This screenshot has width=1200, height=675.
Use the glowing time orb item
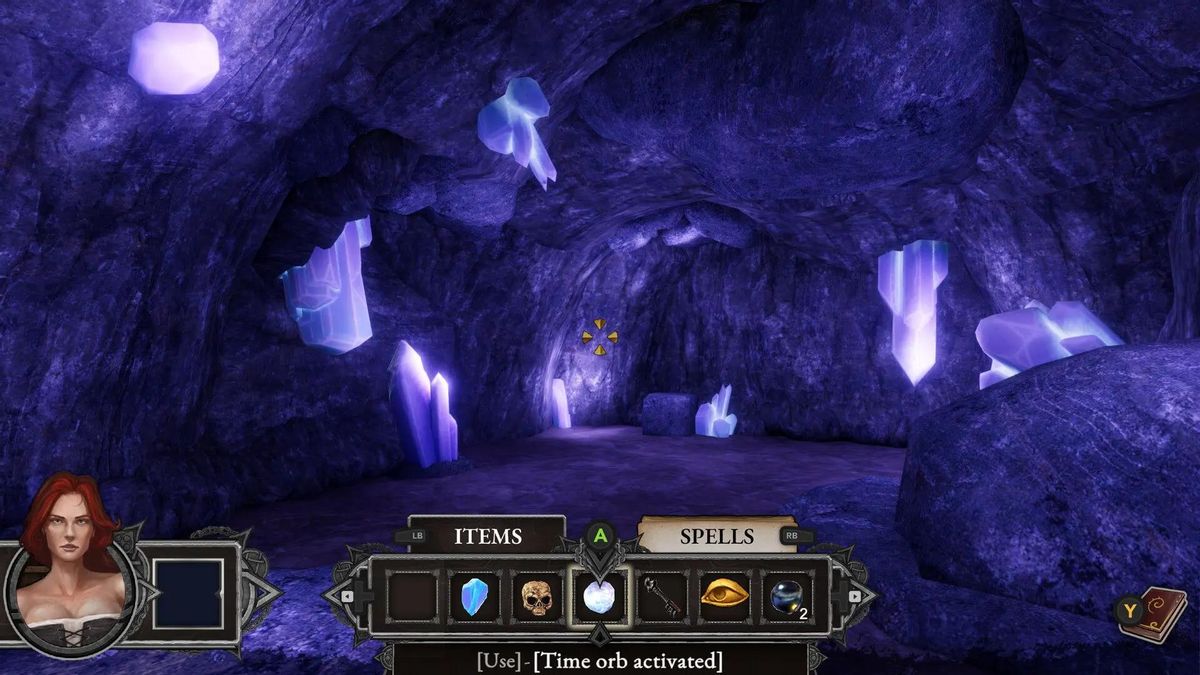click(599, 598)
